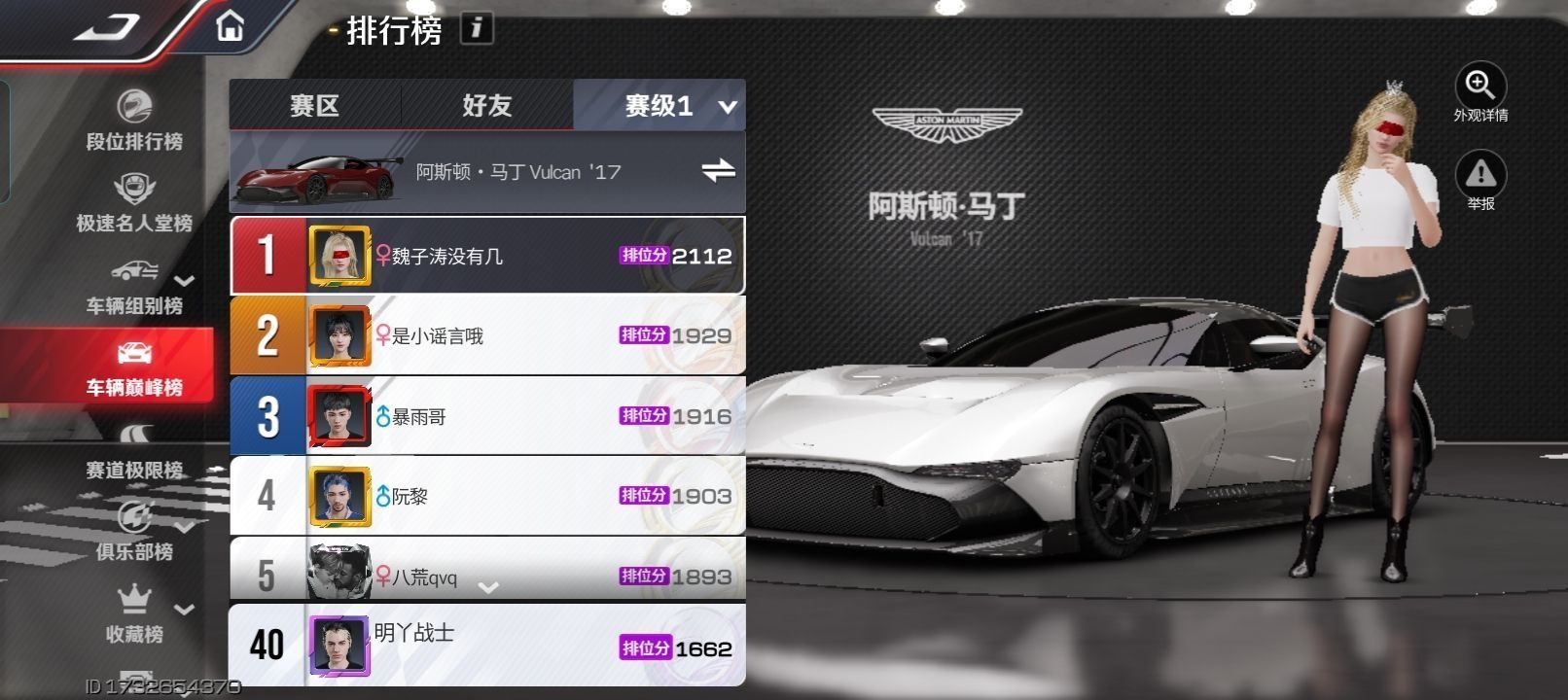1568x700 pixels.
Task: Switch to the 好友 tab
Action: (486, 105)
